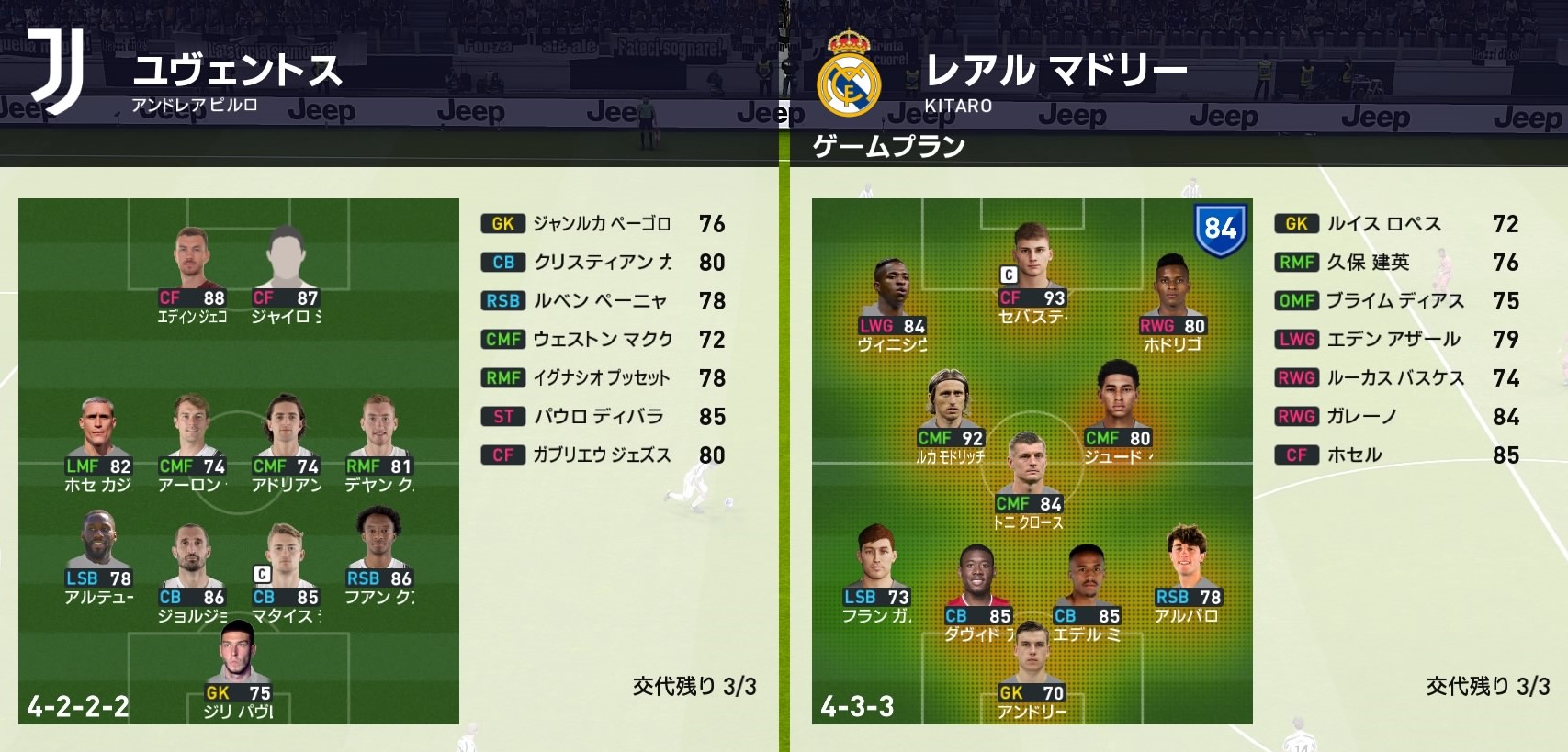This screenshot has width=1568, height=752.
Task: Select Real Madrid substitute striker rated CF 85
Action: [x=1354, y=455]
